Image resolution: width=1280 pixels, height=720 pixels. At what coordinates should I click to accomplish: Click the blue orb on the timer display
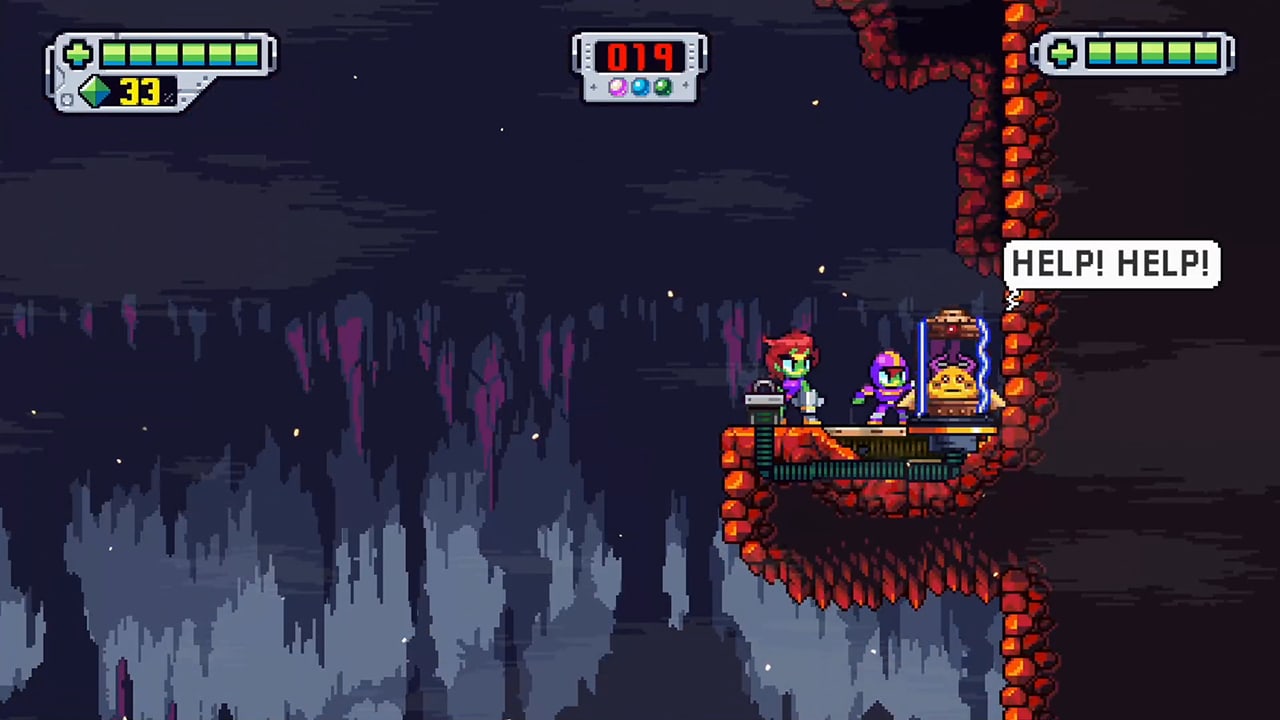[x=640, y=86]
